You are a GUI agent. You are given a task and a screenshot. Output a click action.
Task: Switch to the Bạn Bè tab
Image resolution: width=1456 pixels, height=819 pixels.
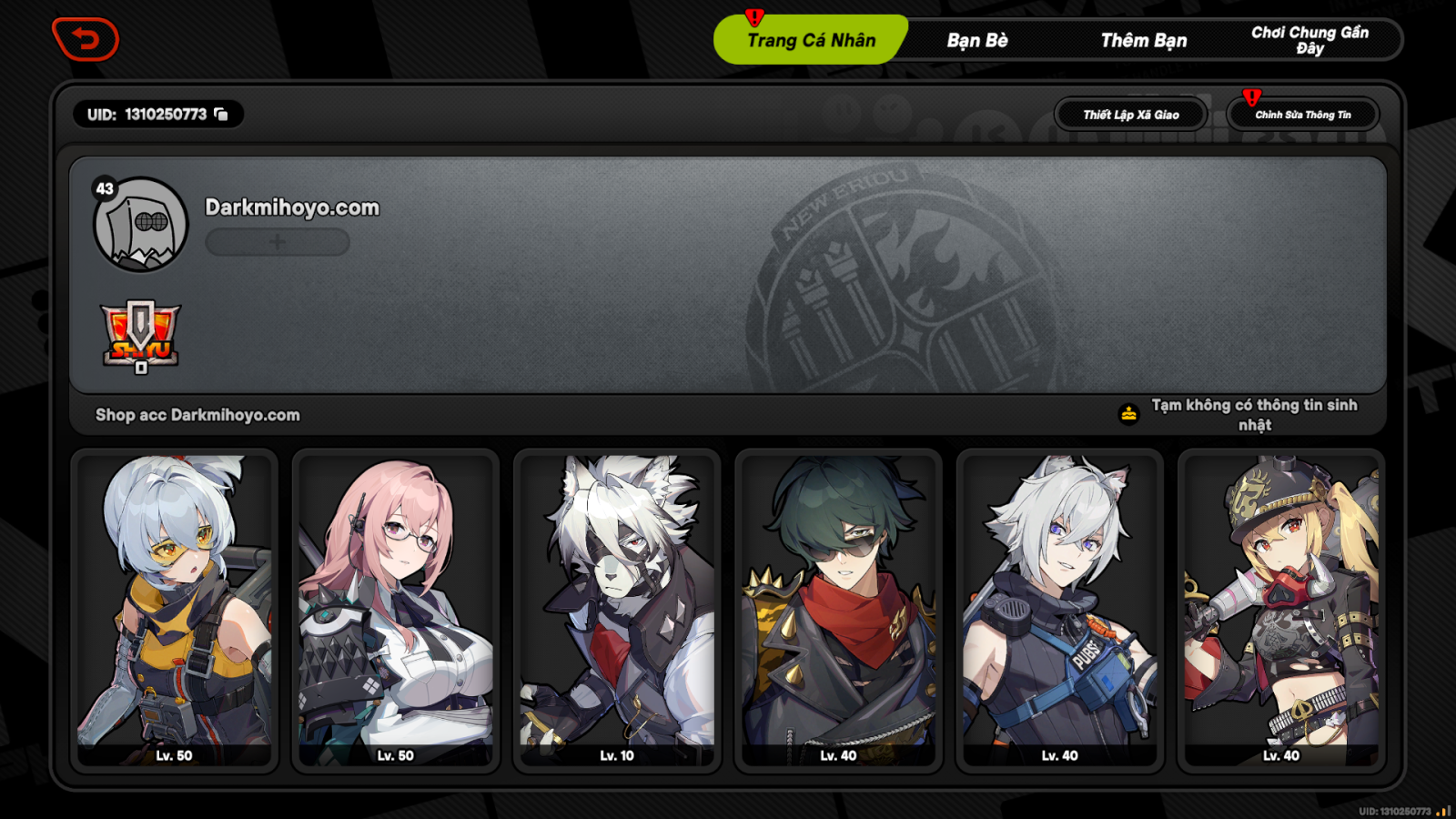977,40
